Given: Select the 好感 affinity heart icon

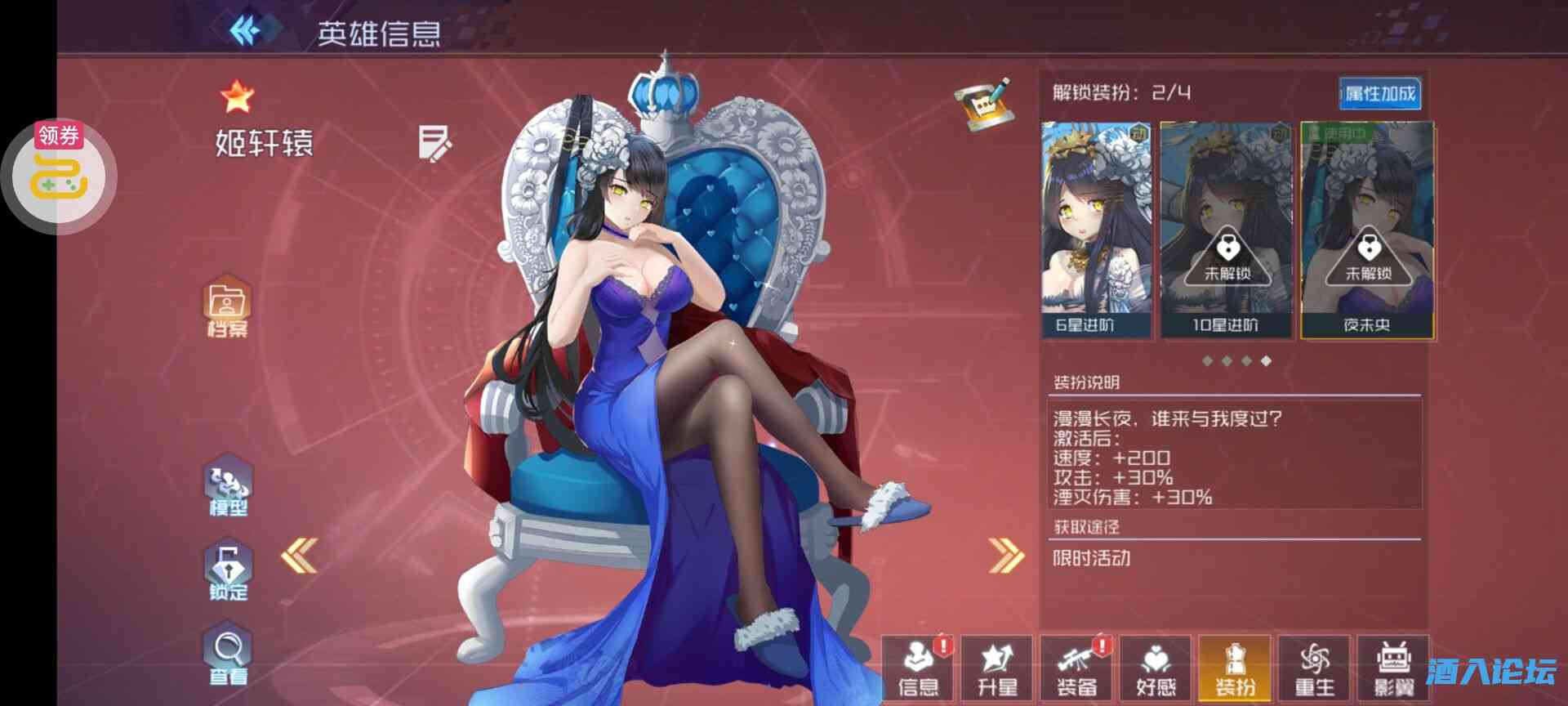Looking at the screenshot, I should [x=1156, y=666].
